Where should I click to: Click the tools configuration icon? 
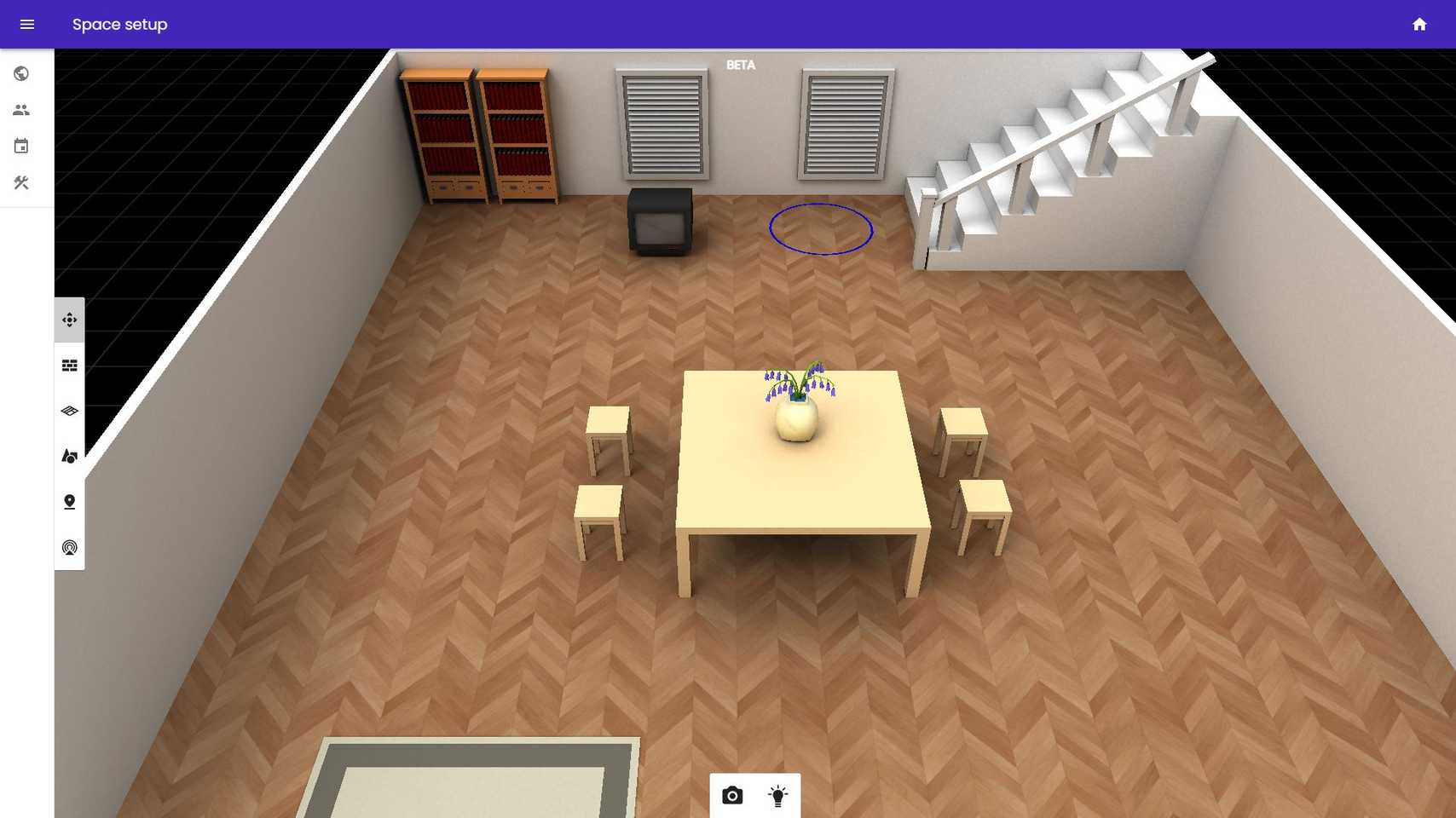[x=20, y=182]
